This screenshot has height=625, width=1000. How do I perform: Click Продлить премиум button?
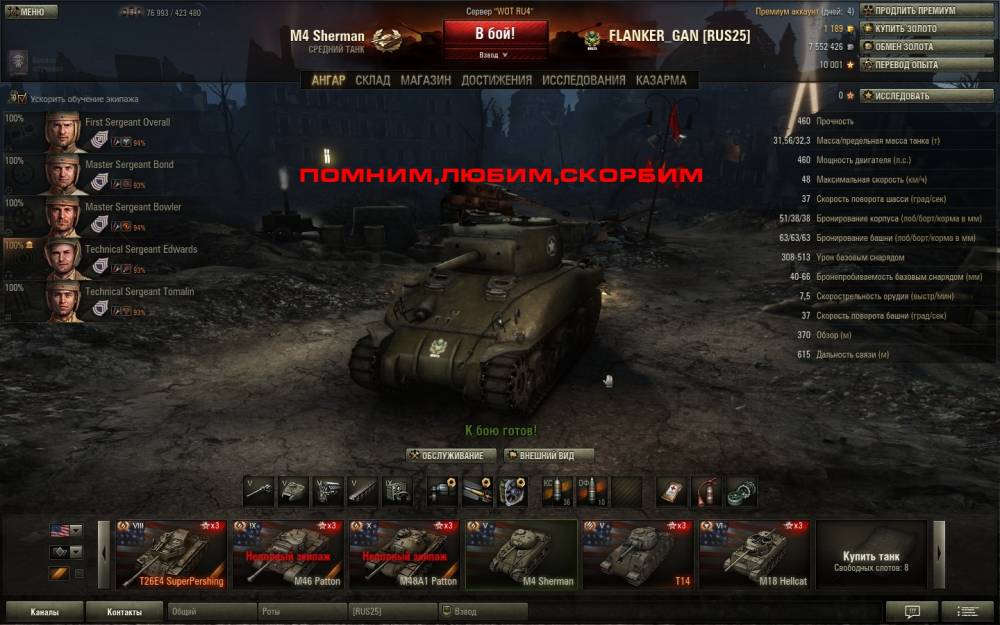pyautogui.click(x=913, y=11)
